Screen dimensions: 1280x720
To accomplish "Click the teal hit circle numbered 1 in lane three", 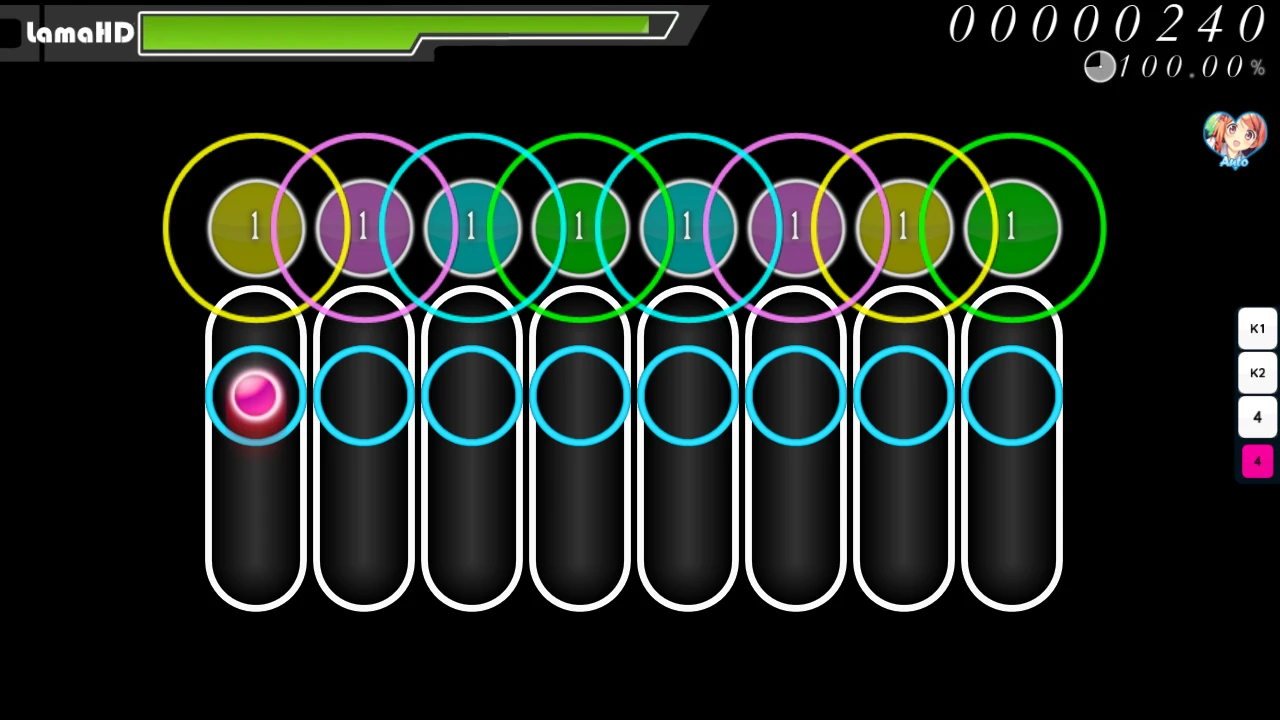I will pyautogui.click(x=471, y=225).
